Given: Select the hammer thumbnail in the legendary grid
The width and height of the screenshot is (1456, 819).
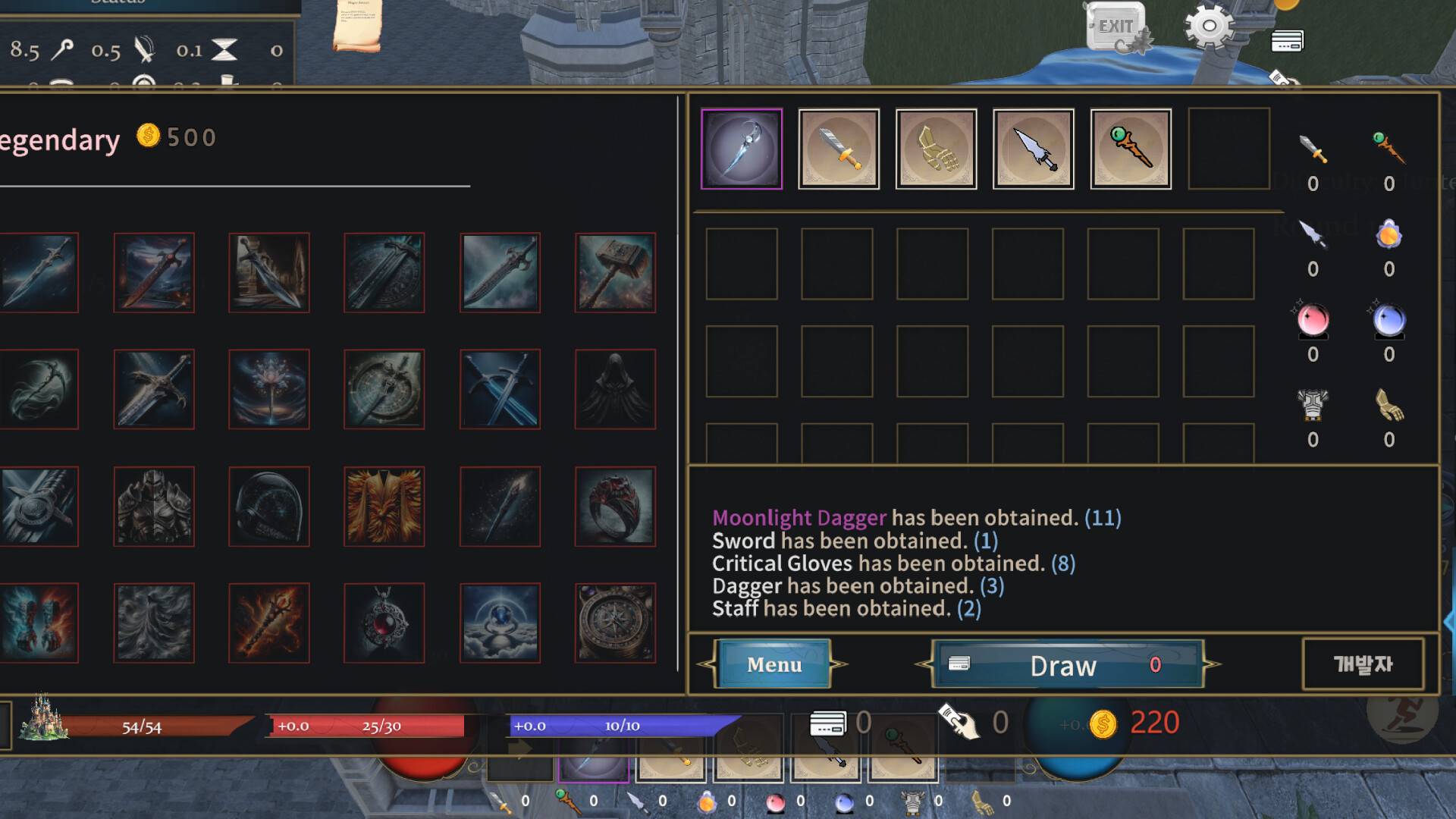Looking at the screenshot, I should pyautogui.click(x=615, y=273).
